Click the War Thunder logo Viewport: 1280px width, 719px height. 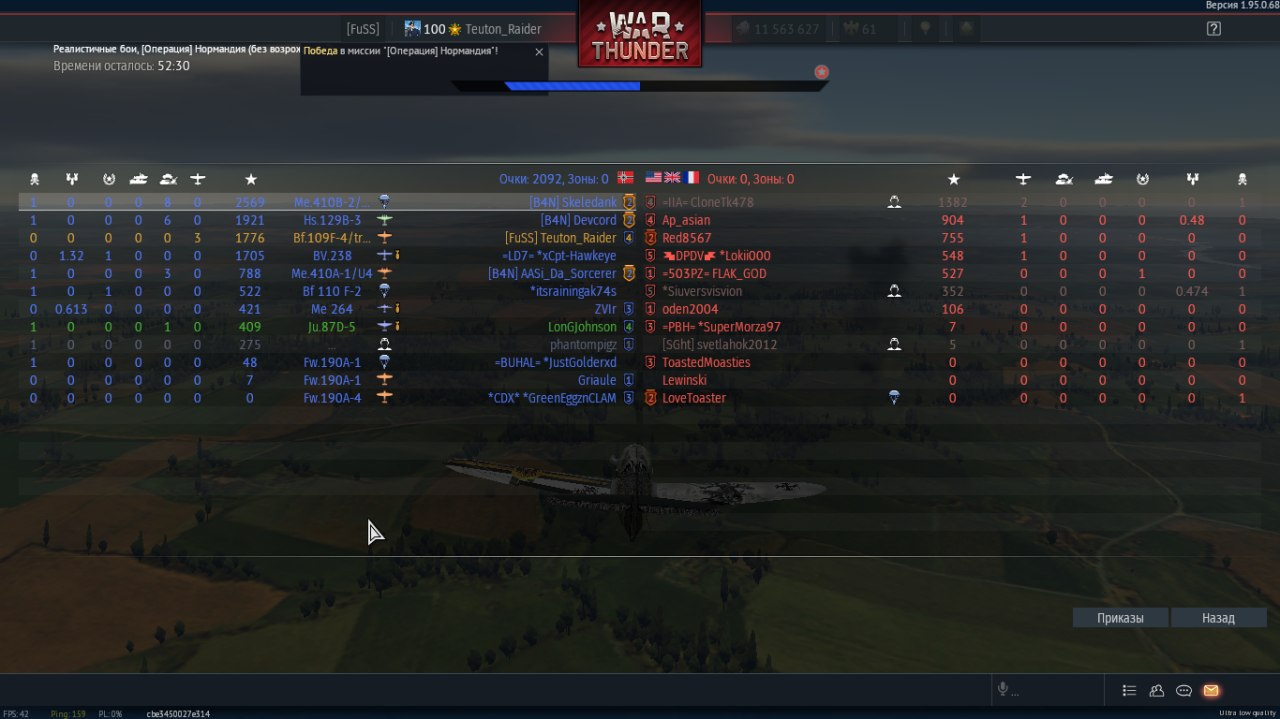[639, 36]
